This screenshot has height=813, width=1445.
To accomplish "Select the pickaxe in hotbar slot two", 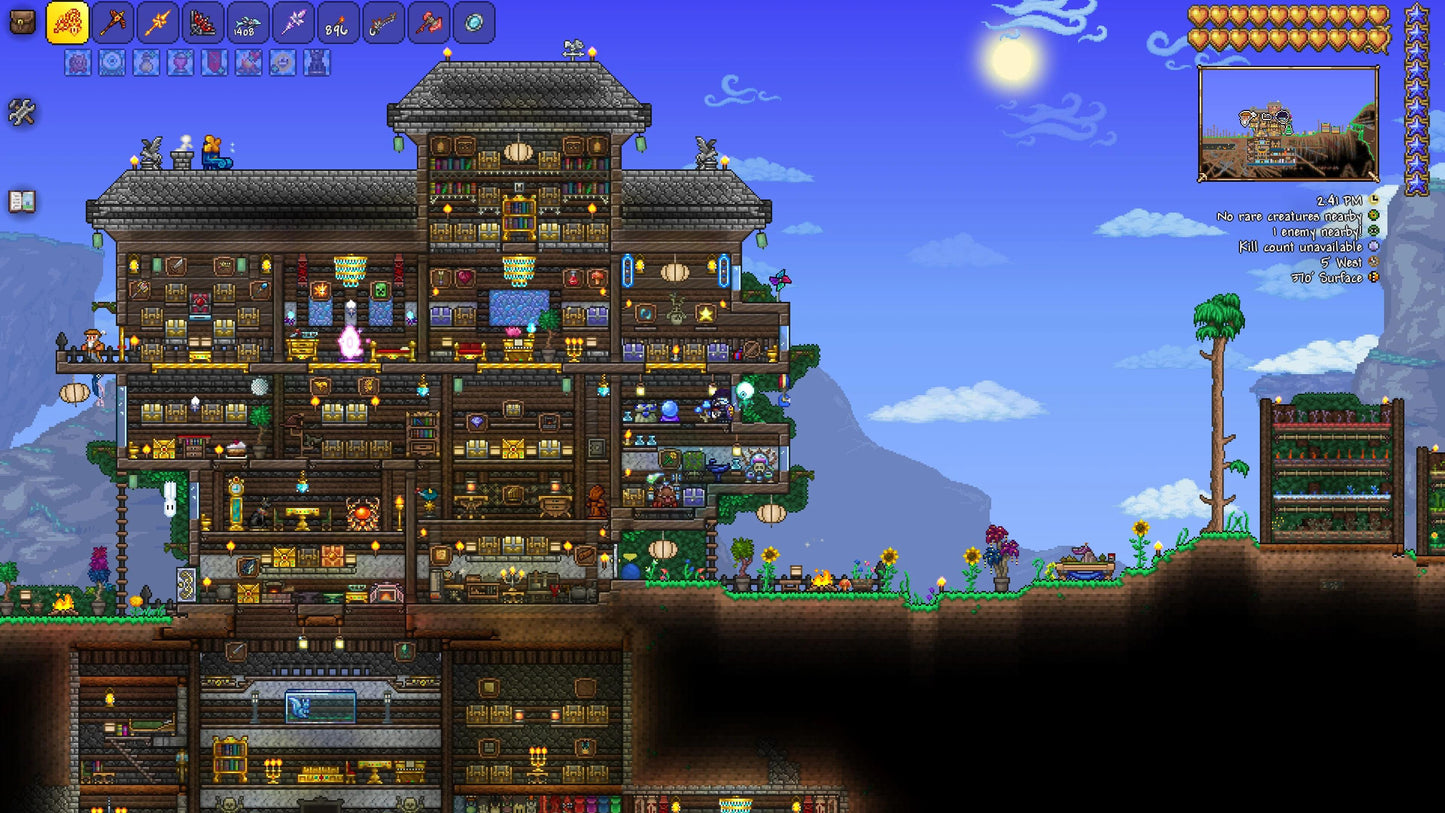I will click(112, 22).
